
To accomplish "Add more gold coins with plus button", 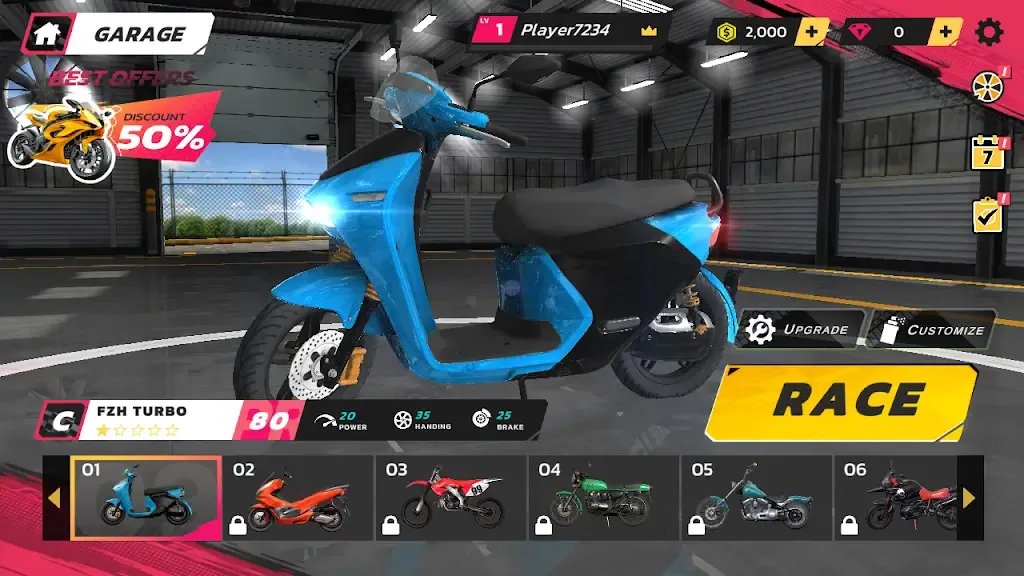I will pos(811,32).
